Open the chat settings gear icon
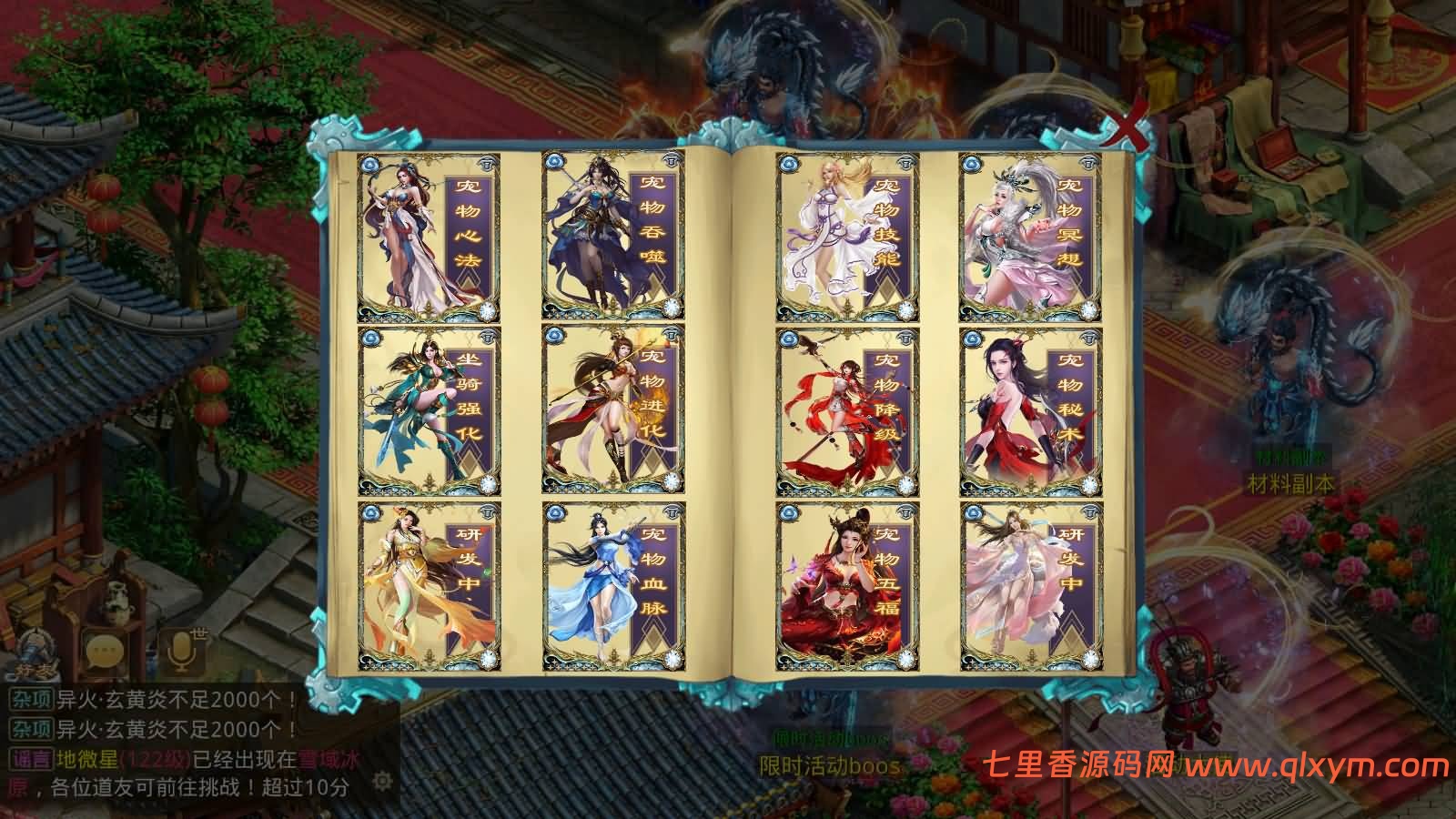 [x=382, y=781]
